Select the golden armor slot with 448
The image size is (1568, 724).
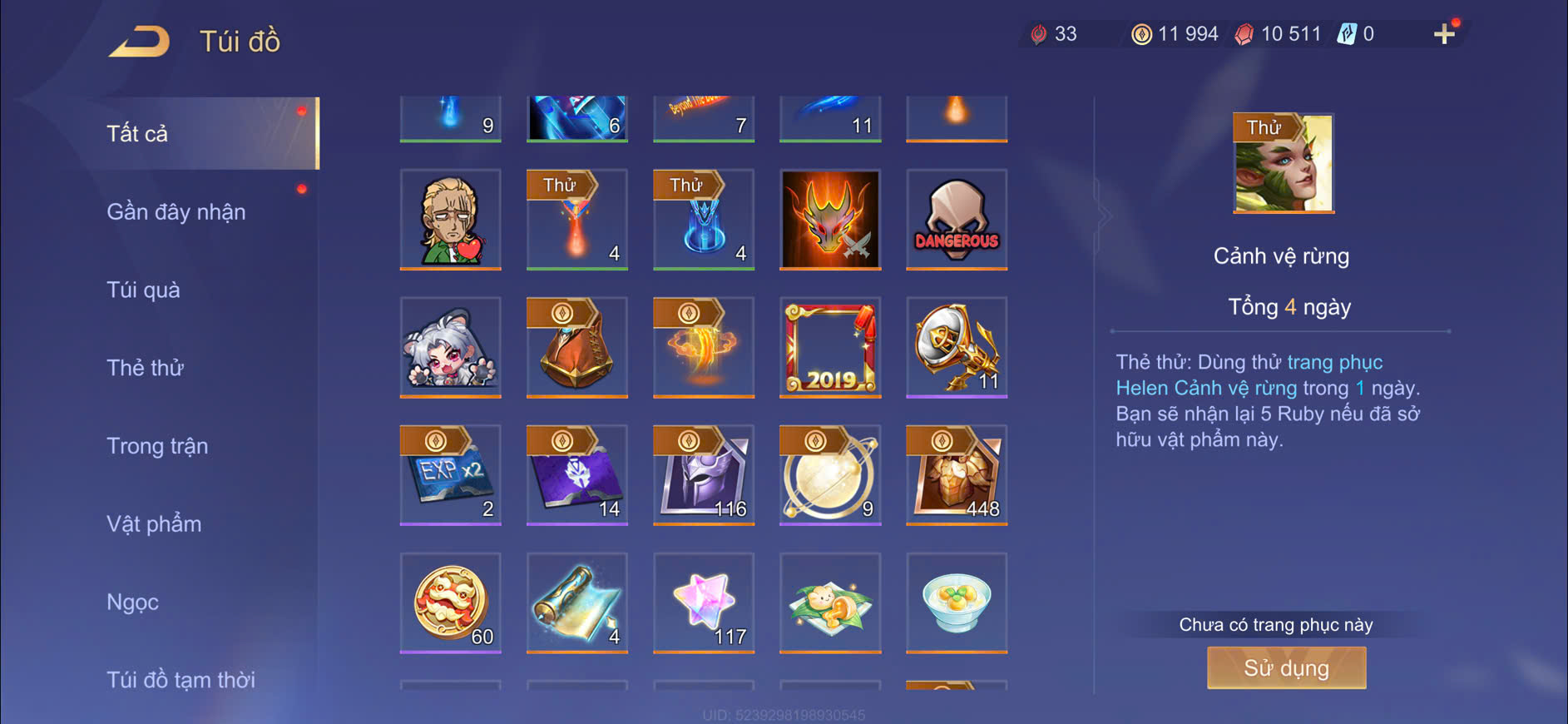957,475
